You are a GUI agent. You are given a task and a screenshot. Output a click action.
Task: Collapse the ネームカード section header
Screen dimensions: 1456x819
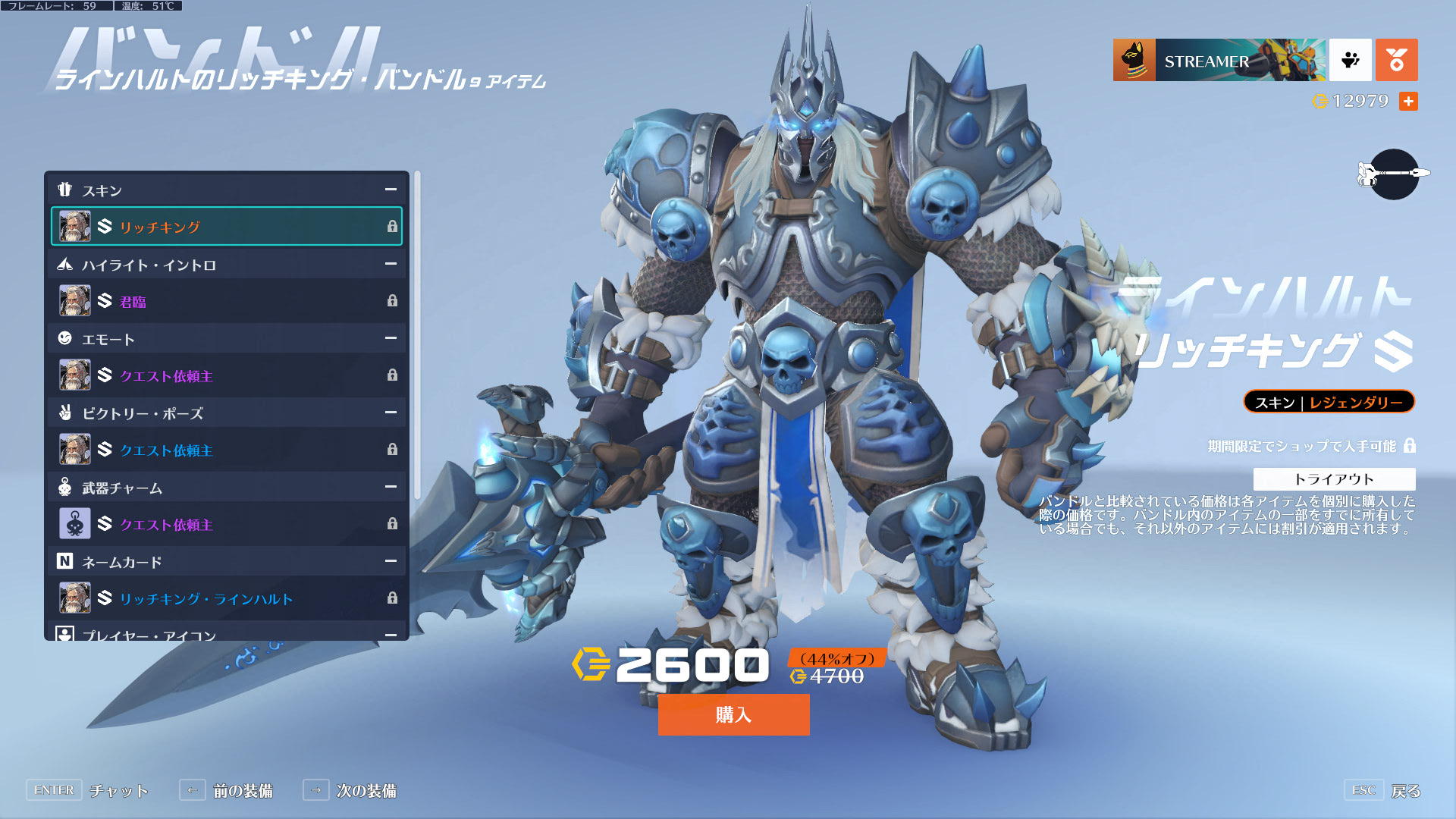[391, 561]
